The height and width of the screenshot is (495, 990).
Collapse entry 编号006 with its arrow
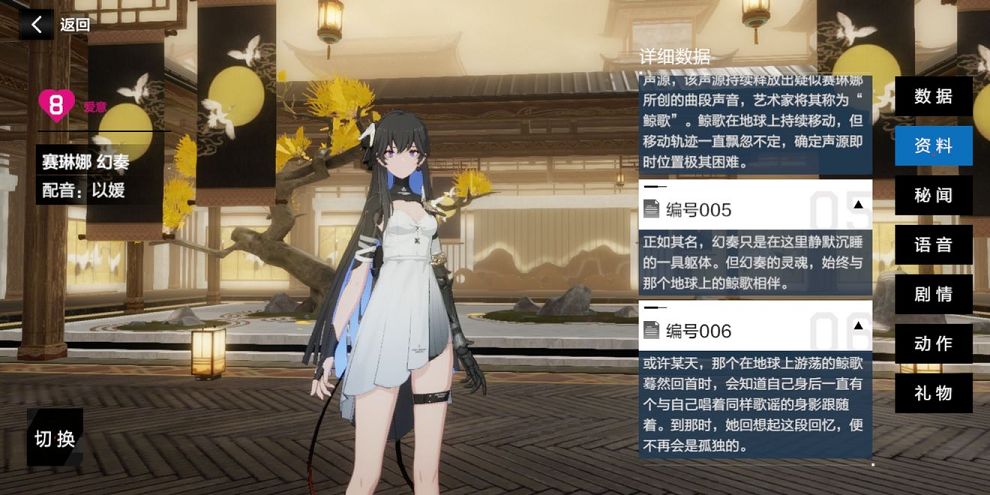(x=857, y=327)
